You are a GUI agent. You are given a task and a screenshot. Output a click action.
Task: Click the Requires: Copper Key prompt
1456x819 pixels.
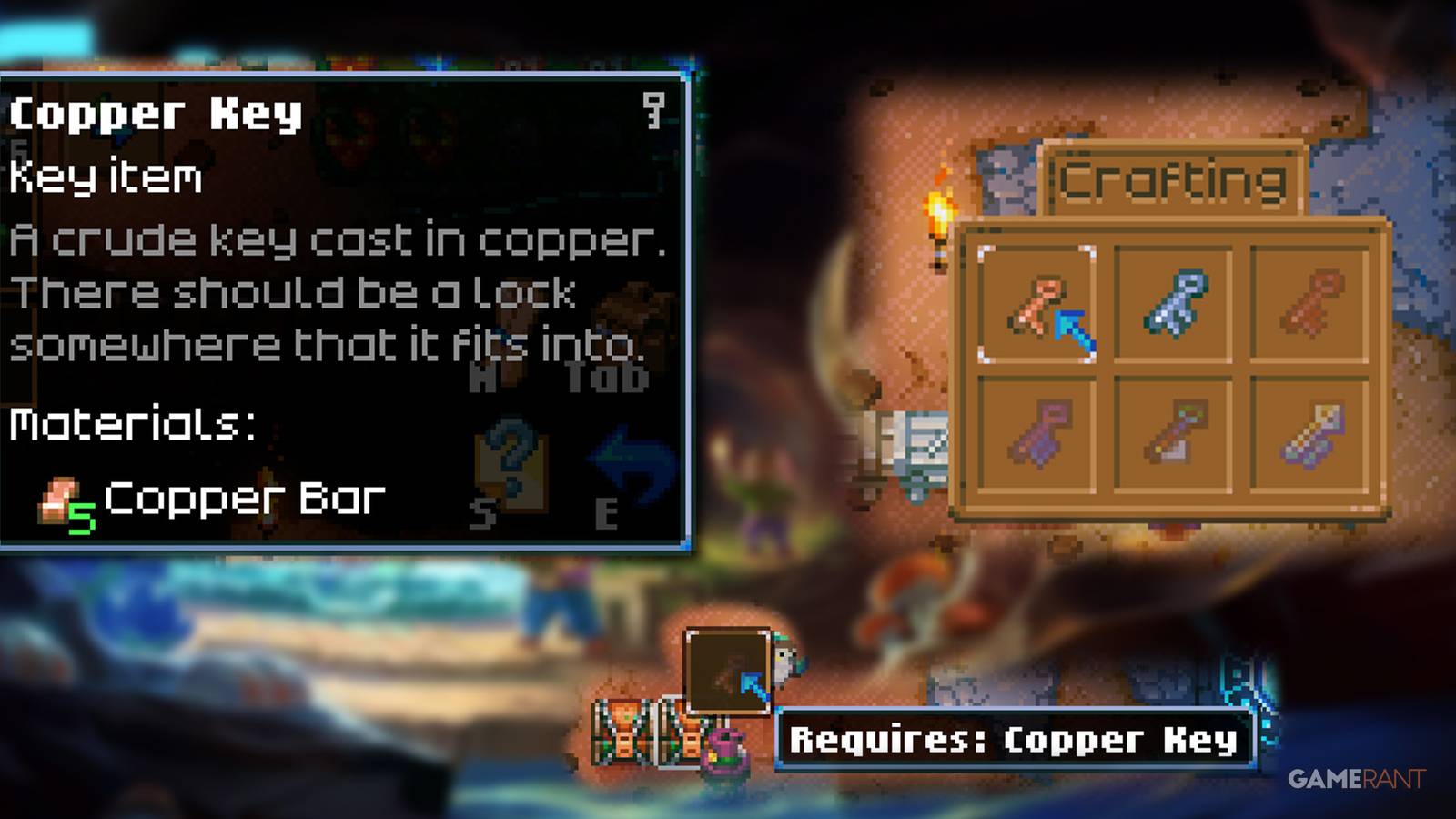1015,742
